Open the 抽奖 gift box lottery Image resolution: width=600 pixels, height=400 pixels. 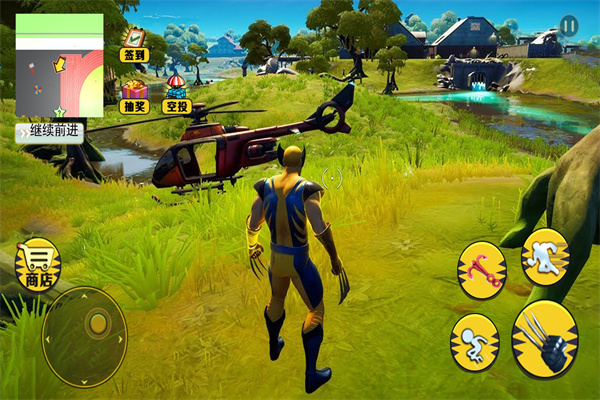click(x=134, y=96)
